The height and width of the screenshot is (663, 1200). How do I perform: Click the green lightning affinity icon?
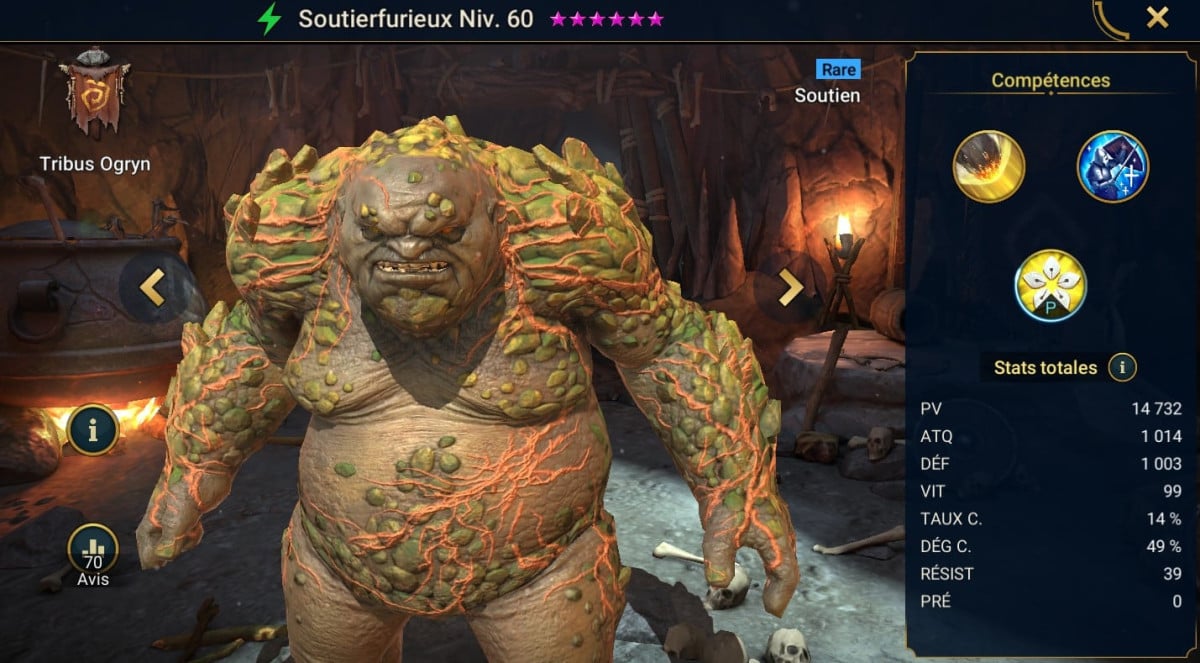[269, 19]
